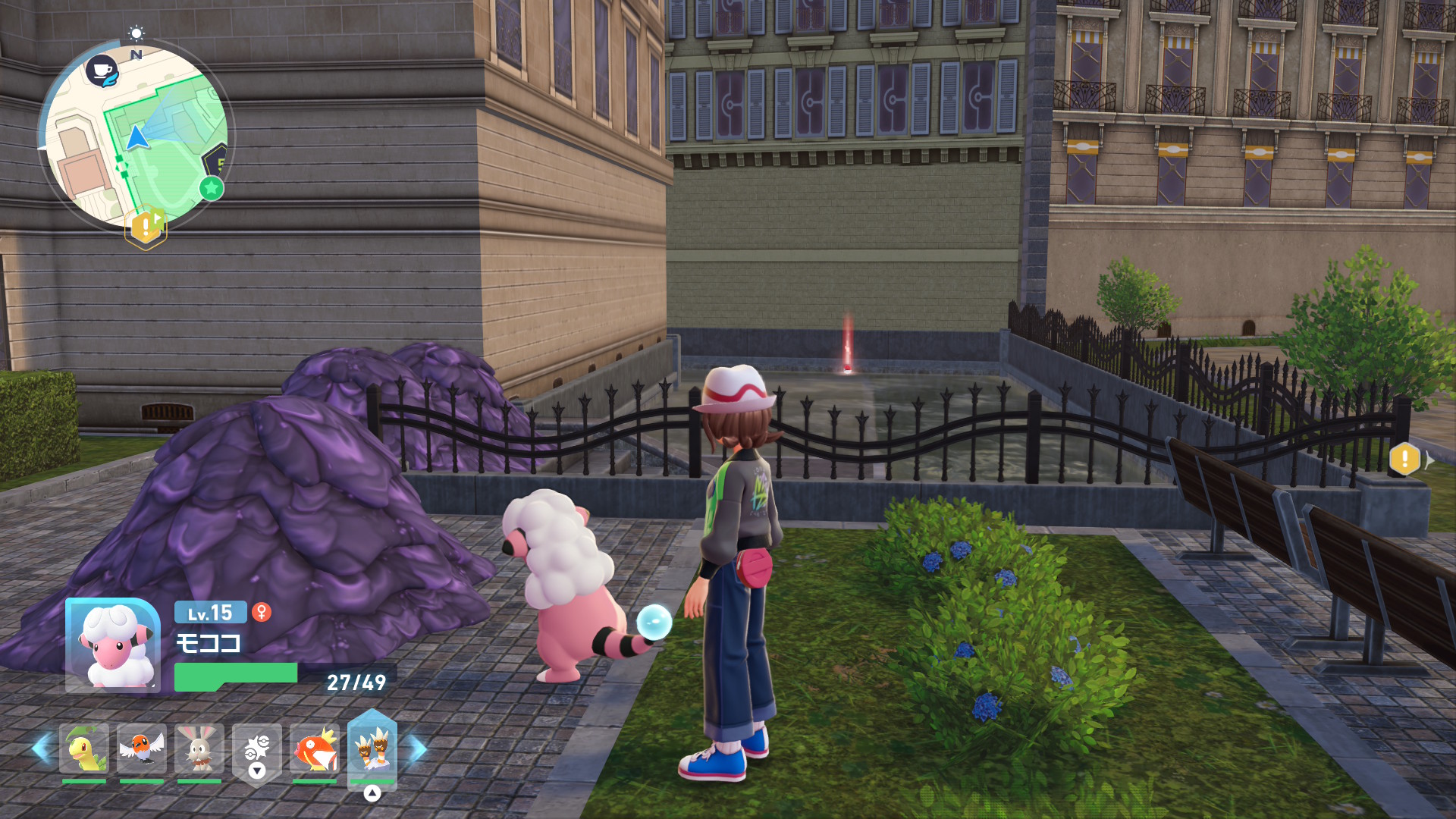This screenshot has width=1456, height=819.
Task: Click the yellow exclamation objective marker at right
Action: (x=1404, y=459)
